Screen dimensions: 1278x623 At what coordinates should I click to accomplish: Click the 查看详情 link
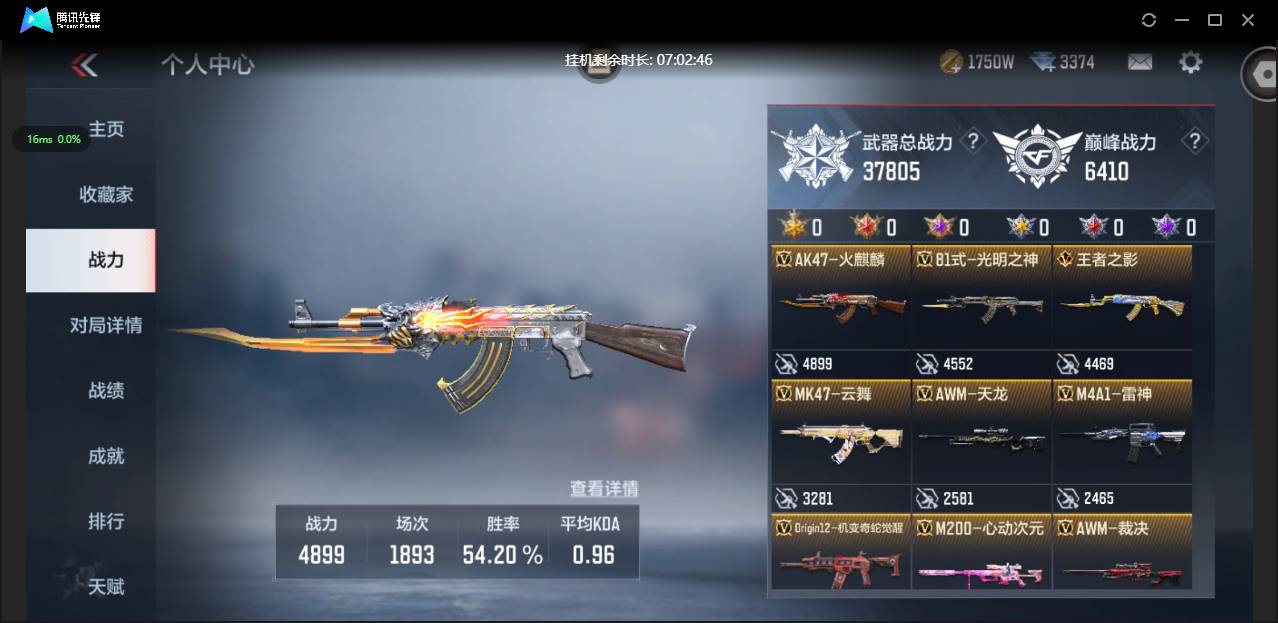click(x=603, y=489)
